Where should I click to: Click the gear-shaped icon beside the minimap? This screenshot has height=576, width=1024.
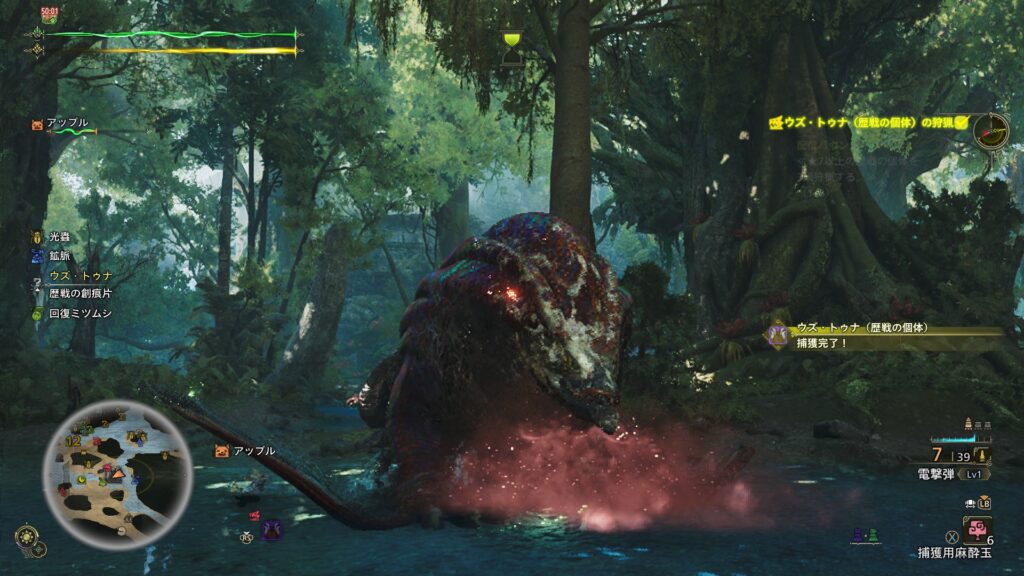click(x=27, y=539)
